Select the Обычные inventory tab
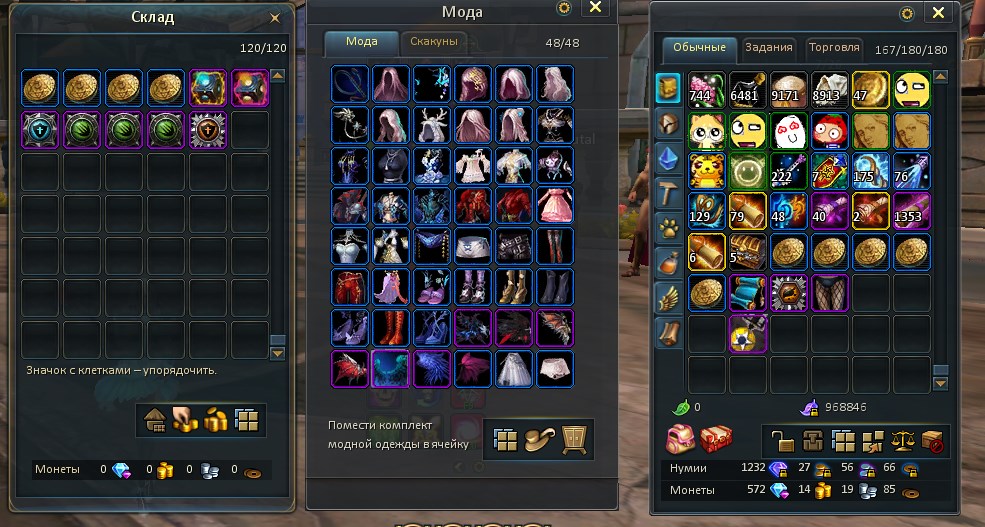 pos(699,47)
